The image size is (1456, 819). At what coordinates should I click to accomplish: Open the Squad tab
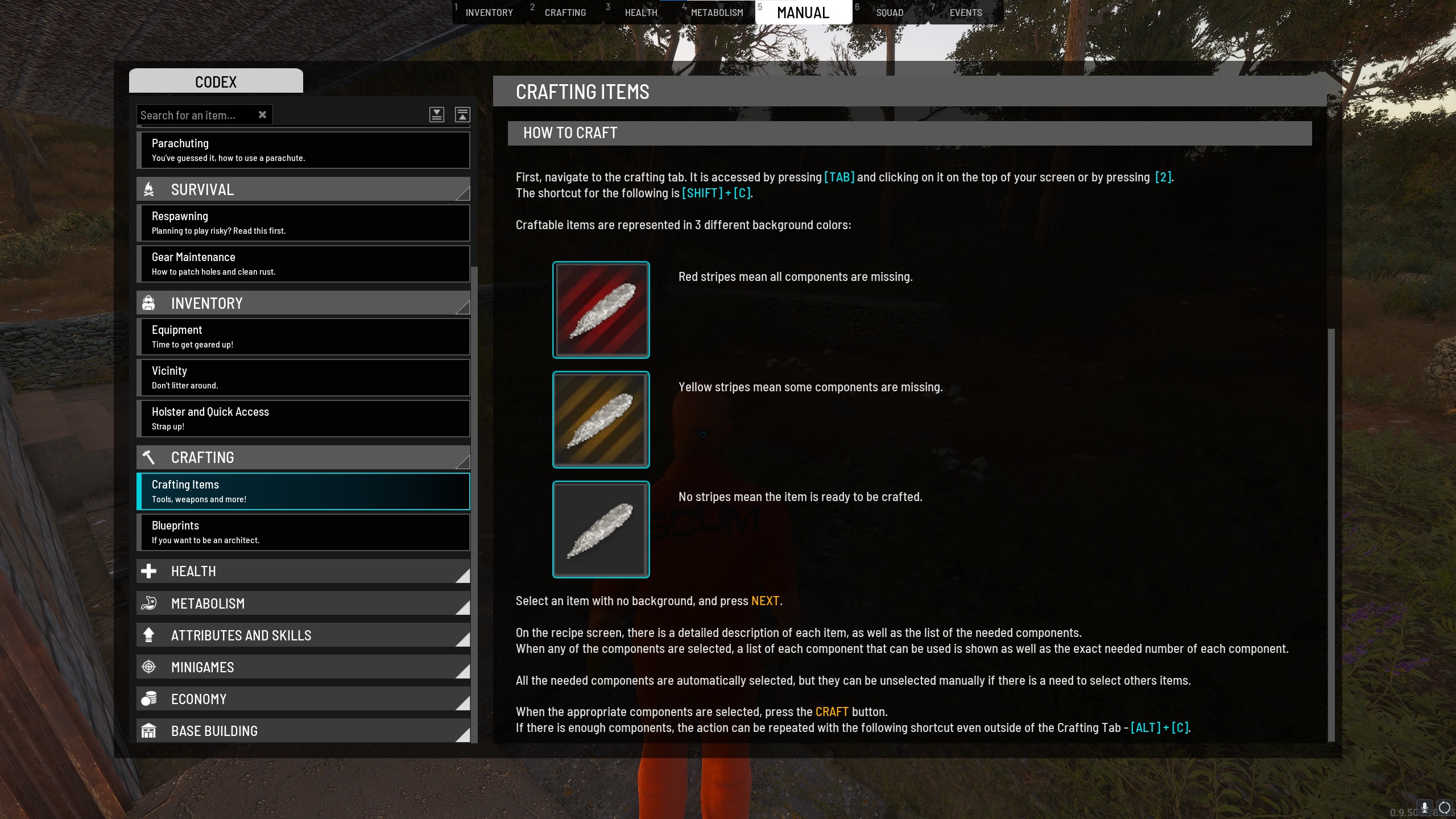[x=890, y=13]
